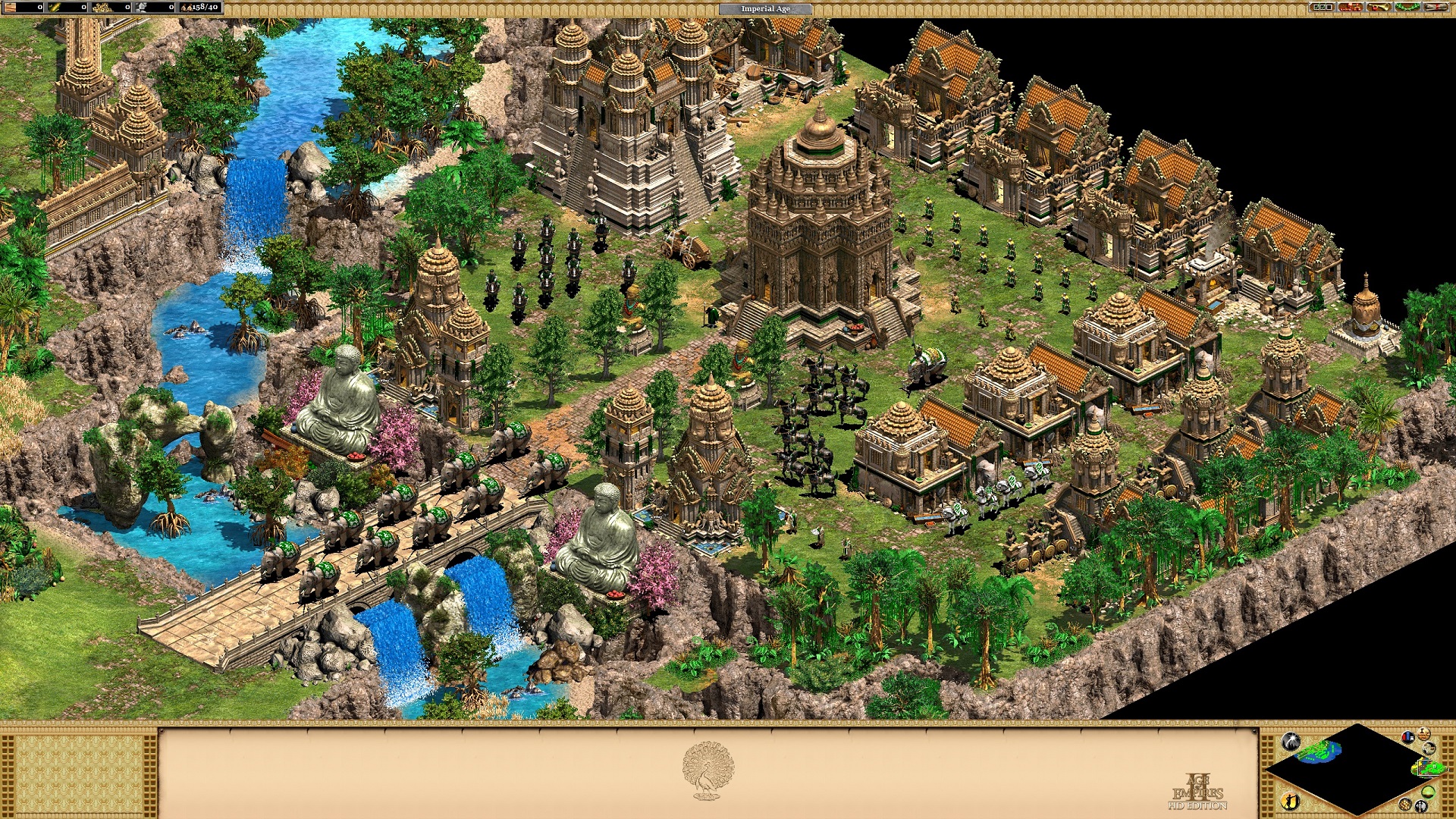The height and width of the screenshot is (819, 1456).
Task: Open Diplomacy with the flaming buildings icon
Action: [x=1350, y=8]
